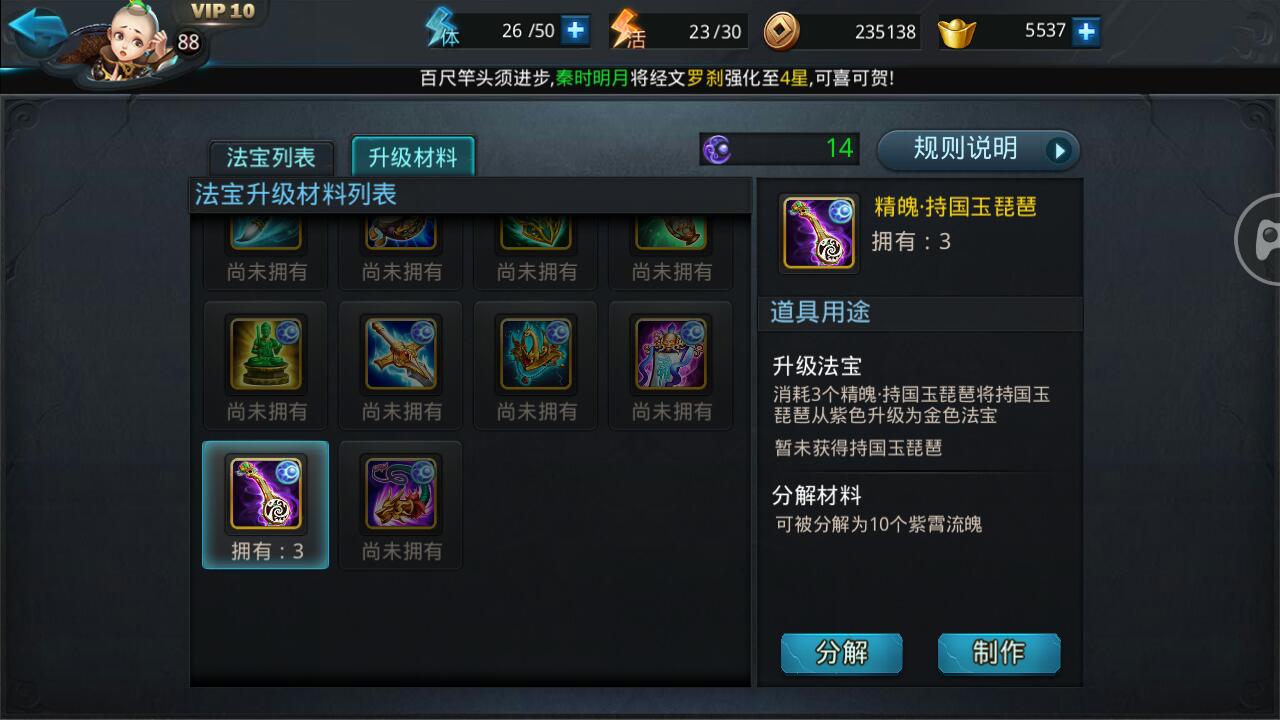
Task: Select the purple dragon material marked 尚未拥有
Action: point(400,495)
